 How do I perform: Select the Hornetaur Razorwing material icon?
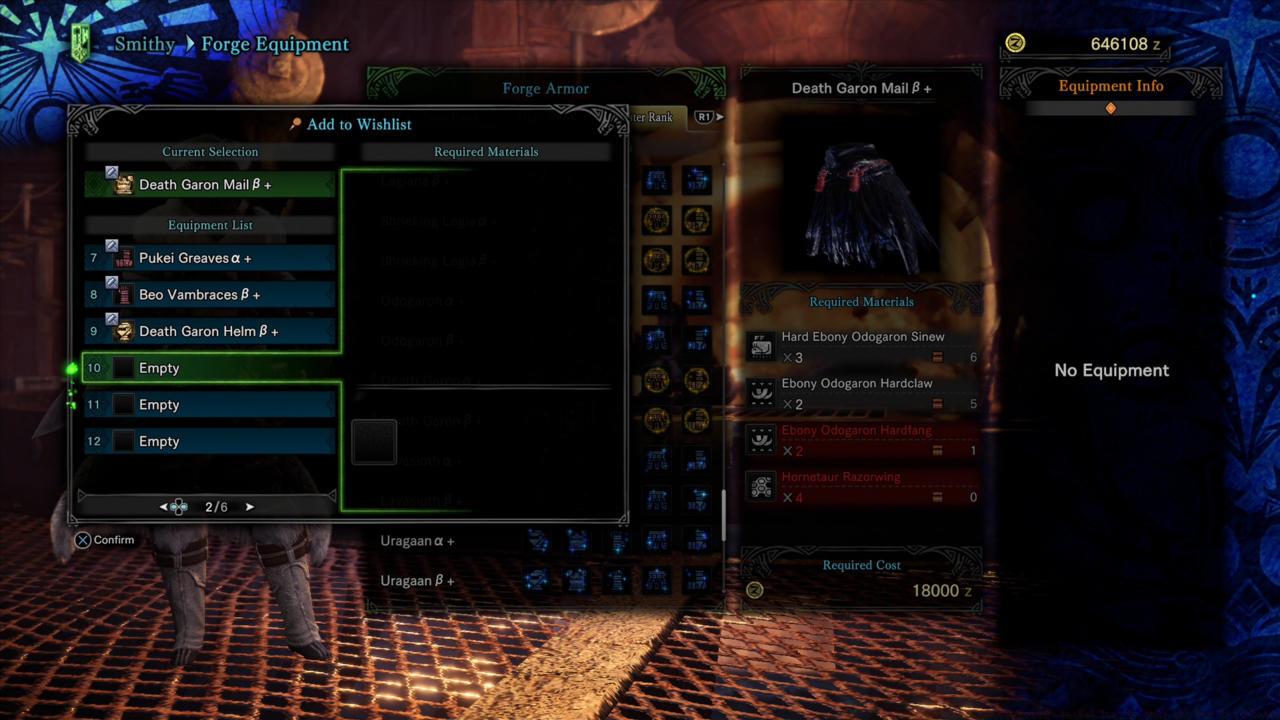pos(760,486)
